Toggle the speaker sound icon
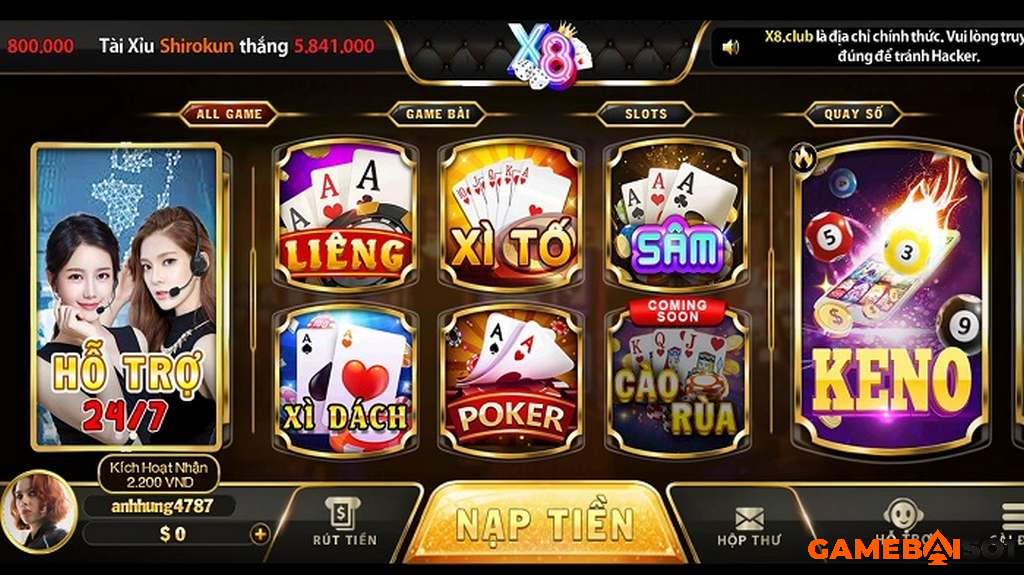 point(731,46)
